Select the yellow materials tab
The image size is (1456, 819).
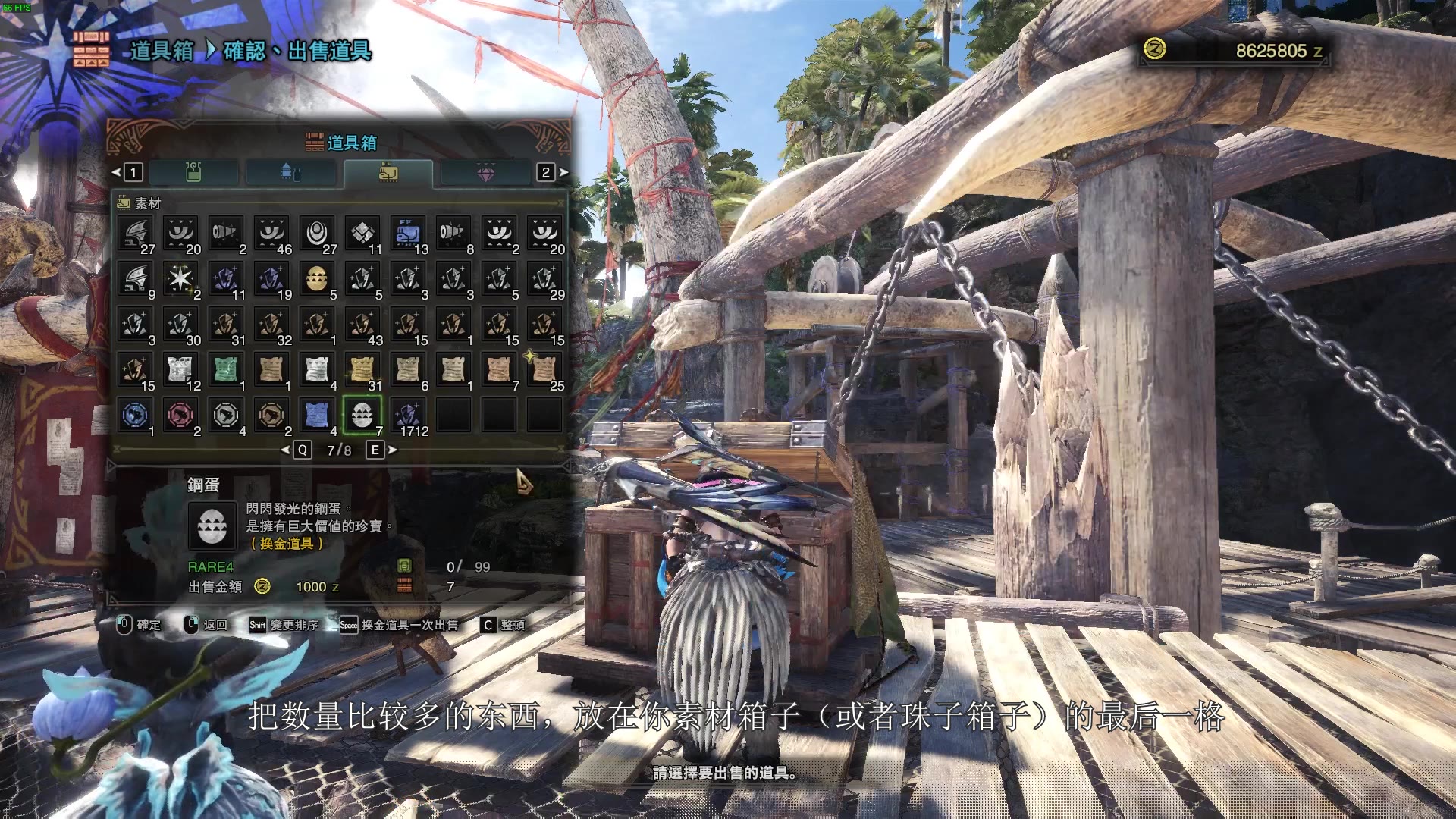[x=388, y=173]
